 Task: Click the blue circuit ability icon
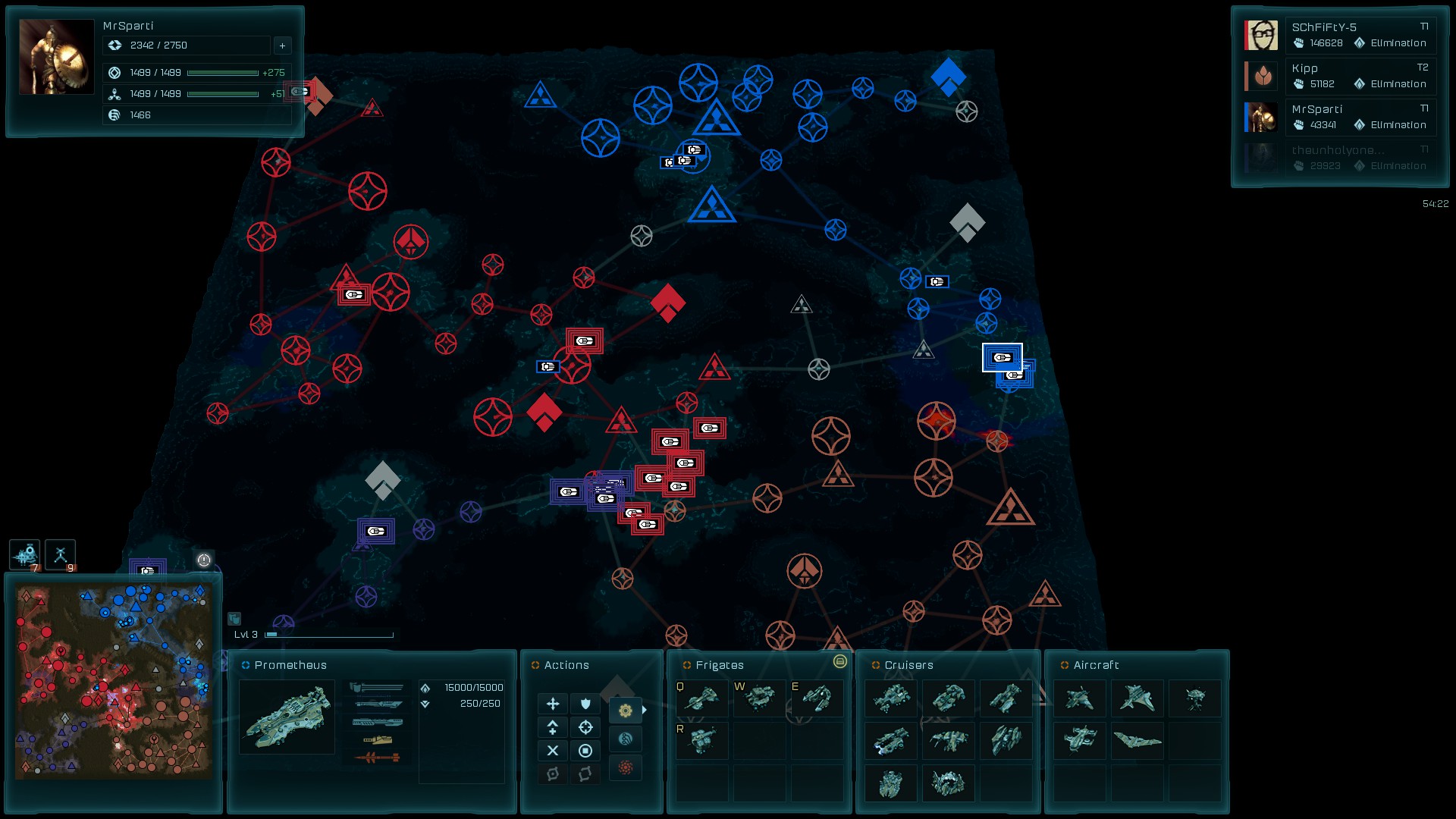pyautogui.click(x=625, y=738)
